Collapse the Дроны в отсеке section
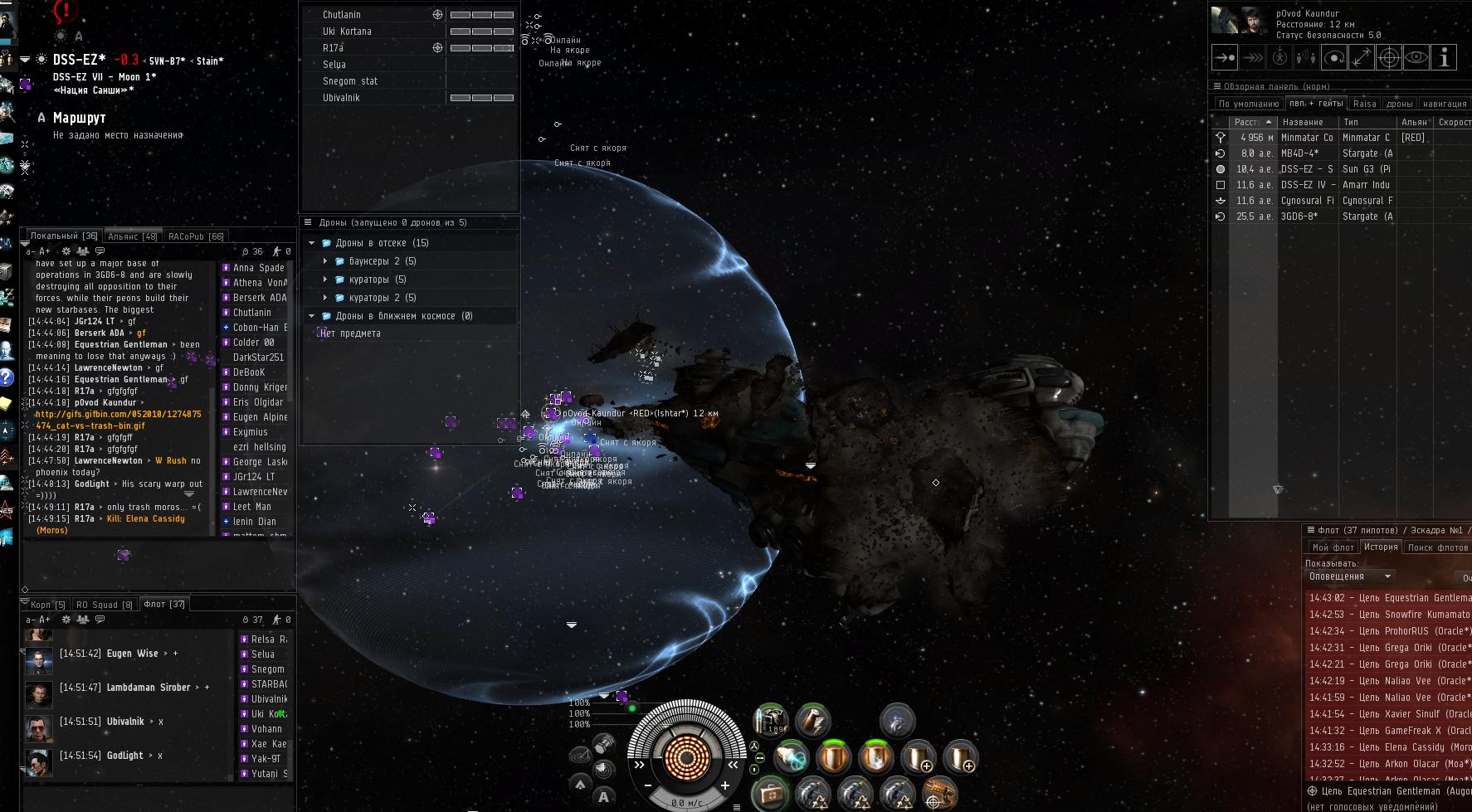 [x=312, y=243]
